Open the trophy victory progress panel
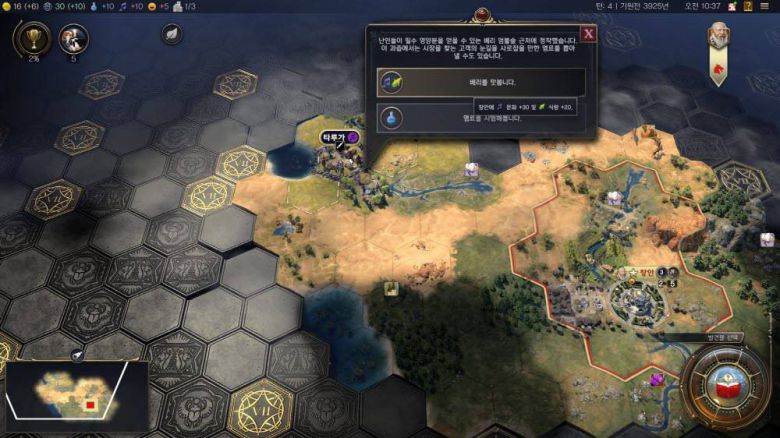 pos(31,38)
